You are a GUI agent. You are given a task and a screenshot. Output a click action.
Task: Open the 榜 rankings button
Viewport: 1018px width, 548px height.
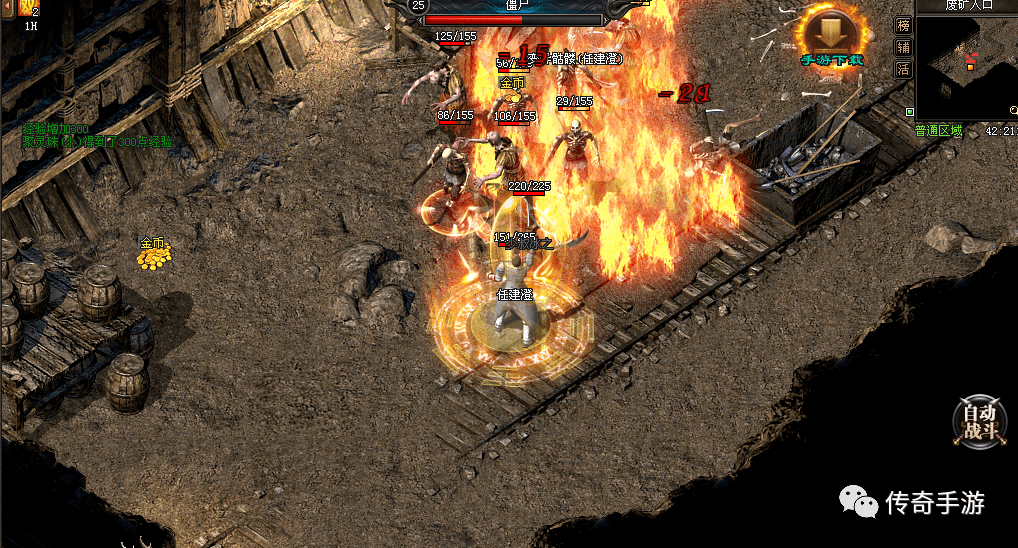coord(903,26)
